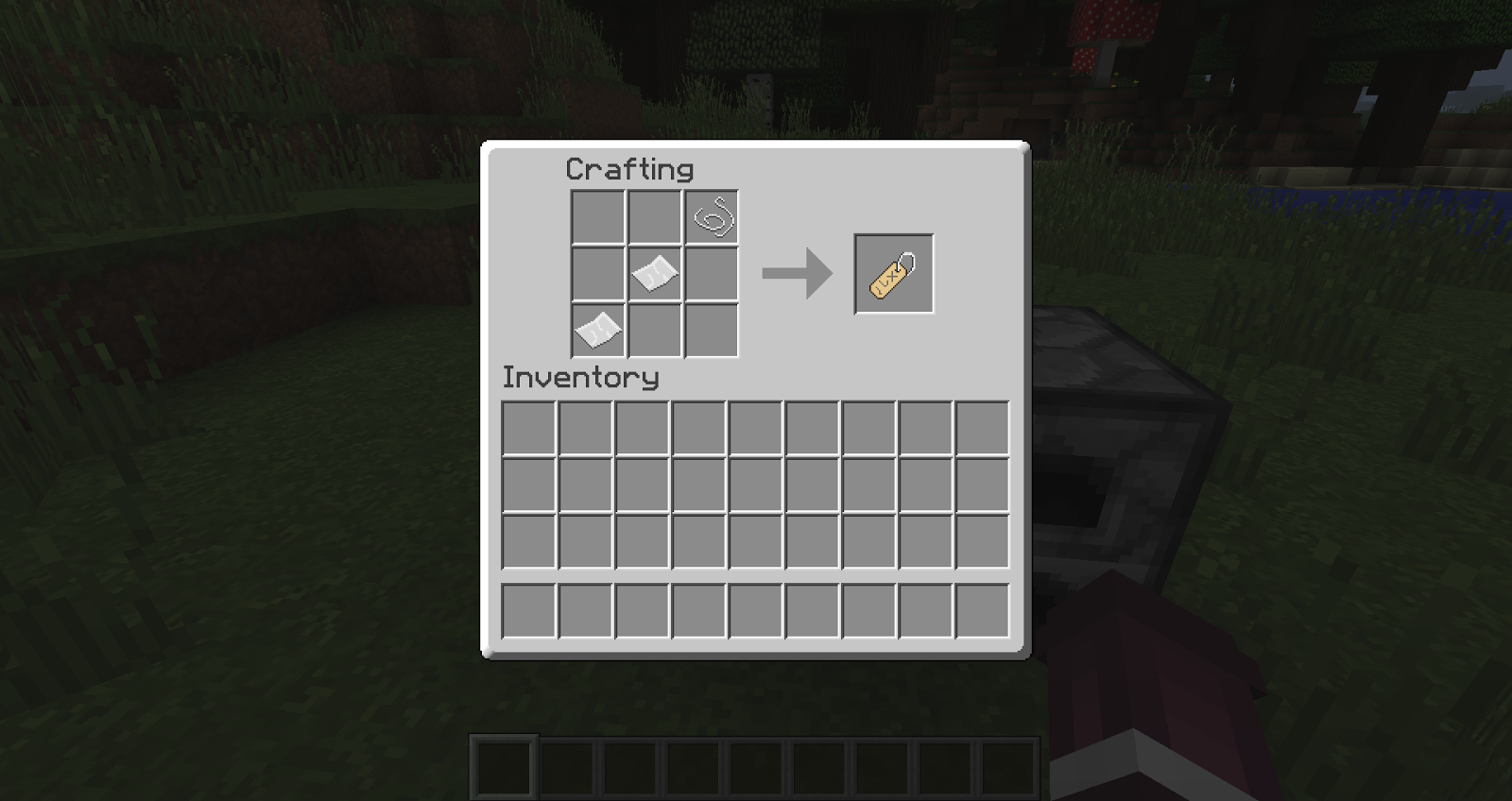Click the string in the crafting grid
Image resolution: width=1512 pixels, height=801 pixels.
(711, 215)
